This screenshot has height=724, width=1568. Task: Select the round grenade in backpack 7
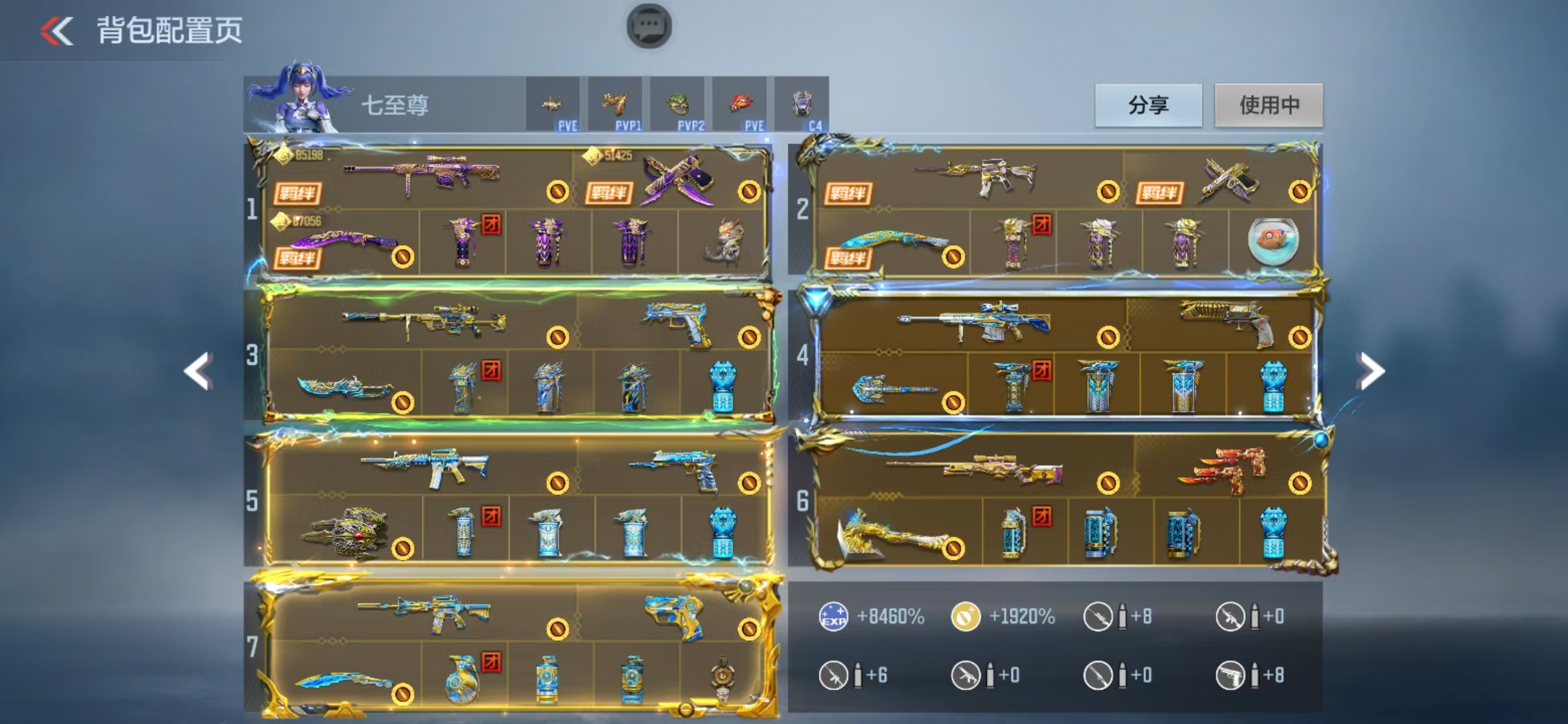click(x=462, y=680)
